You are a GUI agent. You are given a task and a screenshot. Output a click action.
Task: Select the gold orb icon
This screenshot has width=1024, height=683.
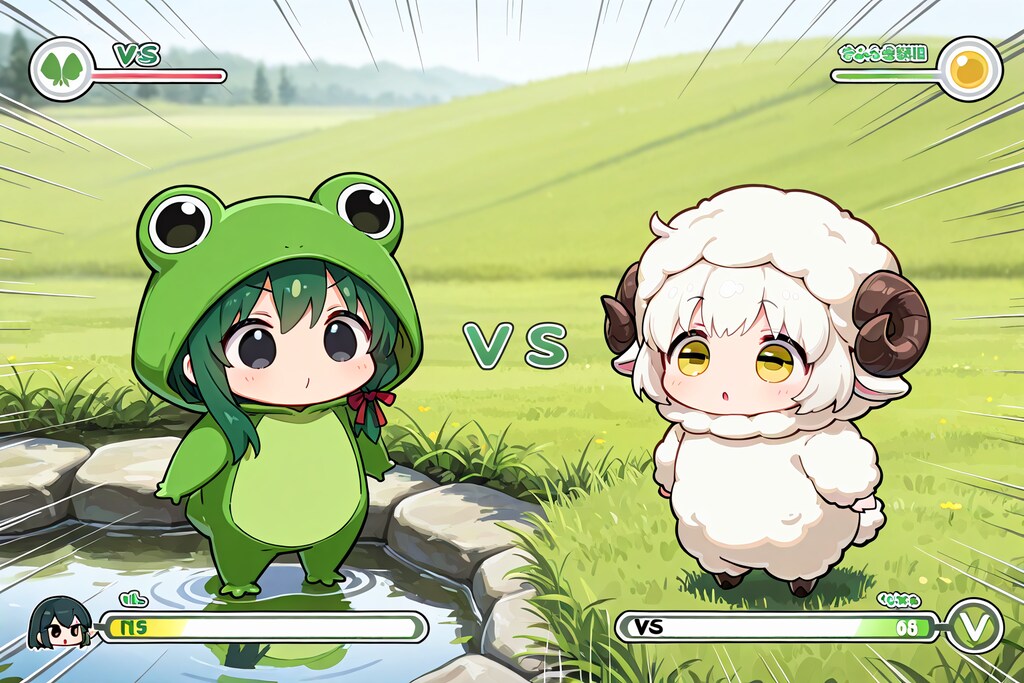click(970, 69)
